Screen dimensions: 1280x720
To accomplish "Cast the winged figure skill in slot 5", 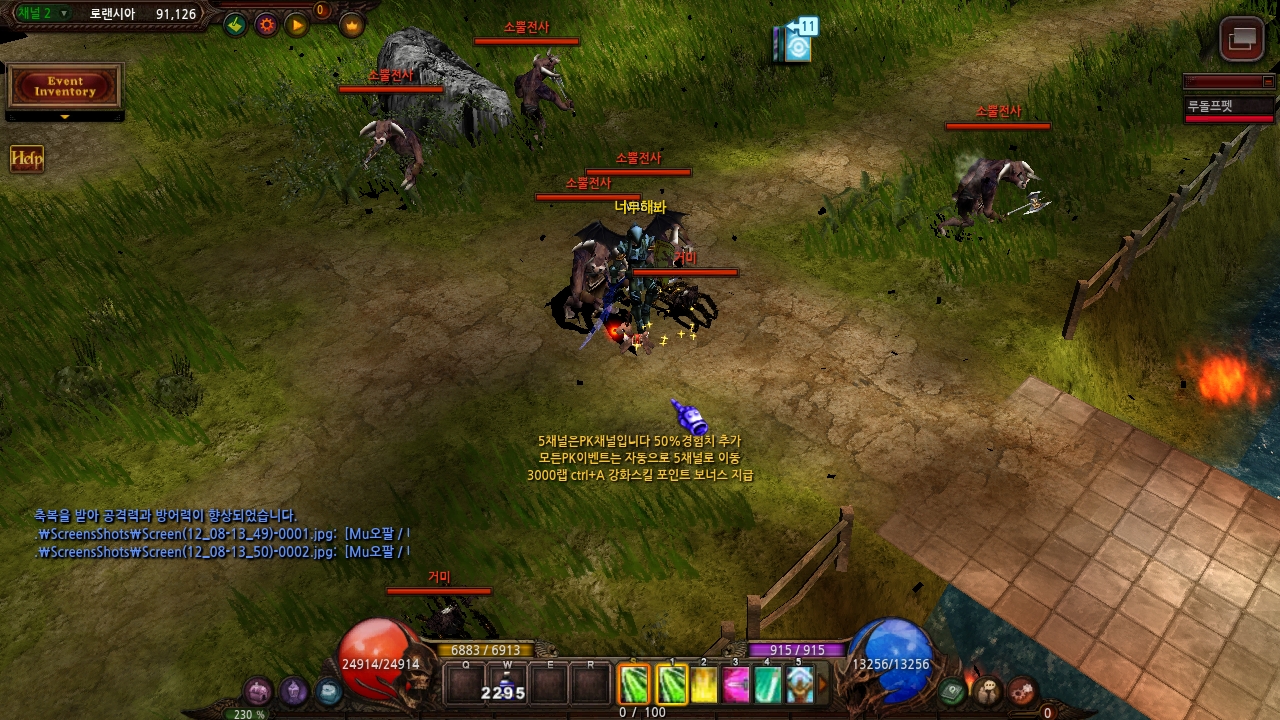I will (799, 685).
